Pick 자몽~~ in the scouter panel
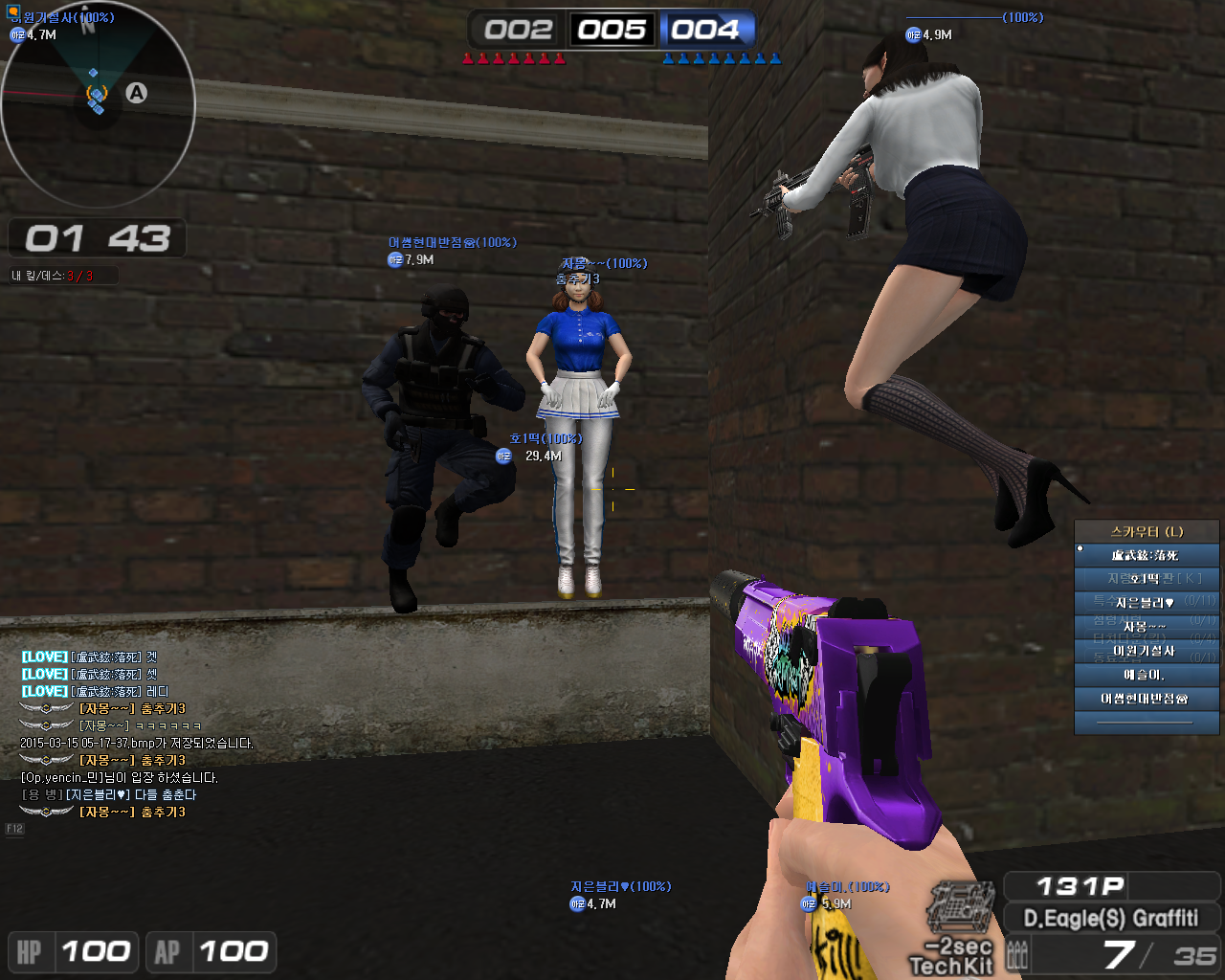Image resolution: width=1225 pixels, height=980 pixels. [1147, 627]
